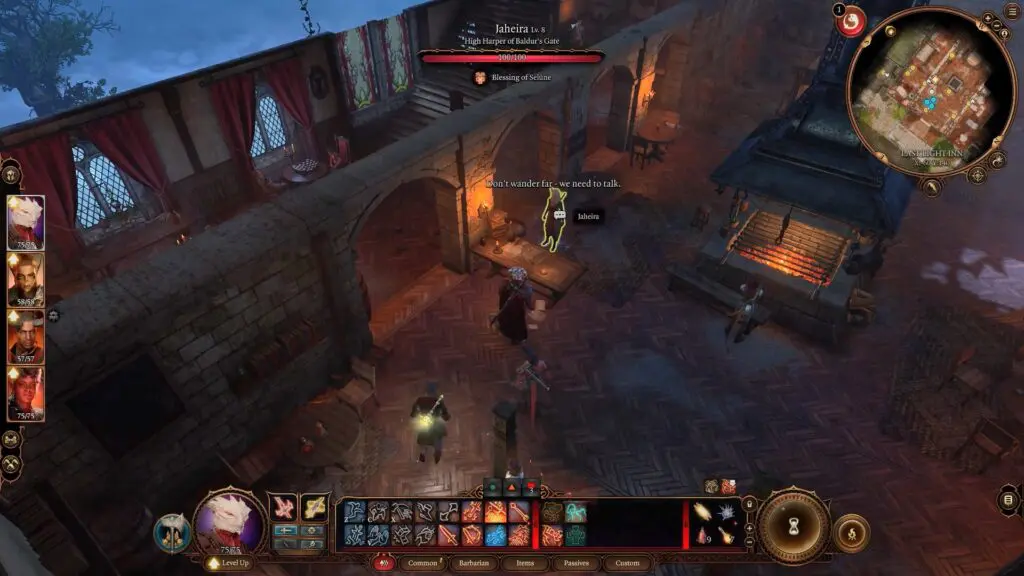Open the Items hotbar tab
The height and width of the screenshot is (576, 1024).
526,563
